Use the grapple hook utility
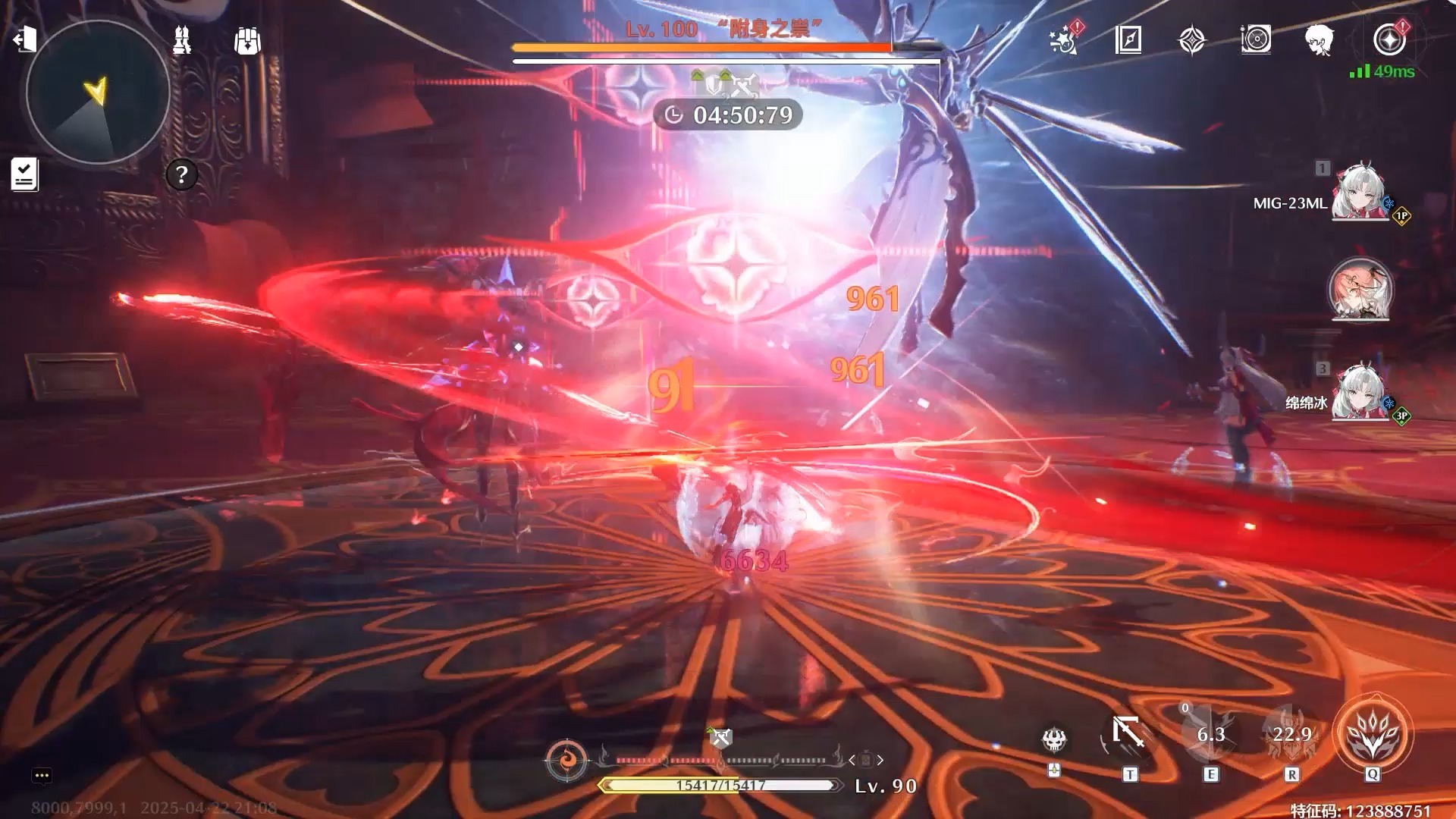Image resolution: width=1456 pixels, height=819 pixels. (1128, 734)
